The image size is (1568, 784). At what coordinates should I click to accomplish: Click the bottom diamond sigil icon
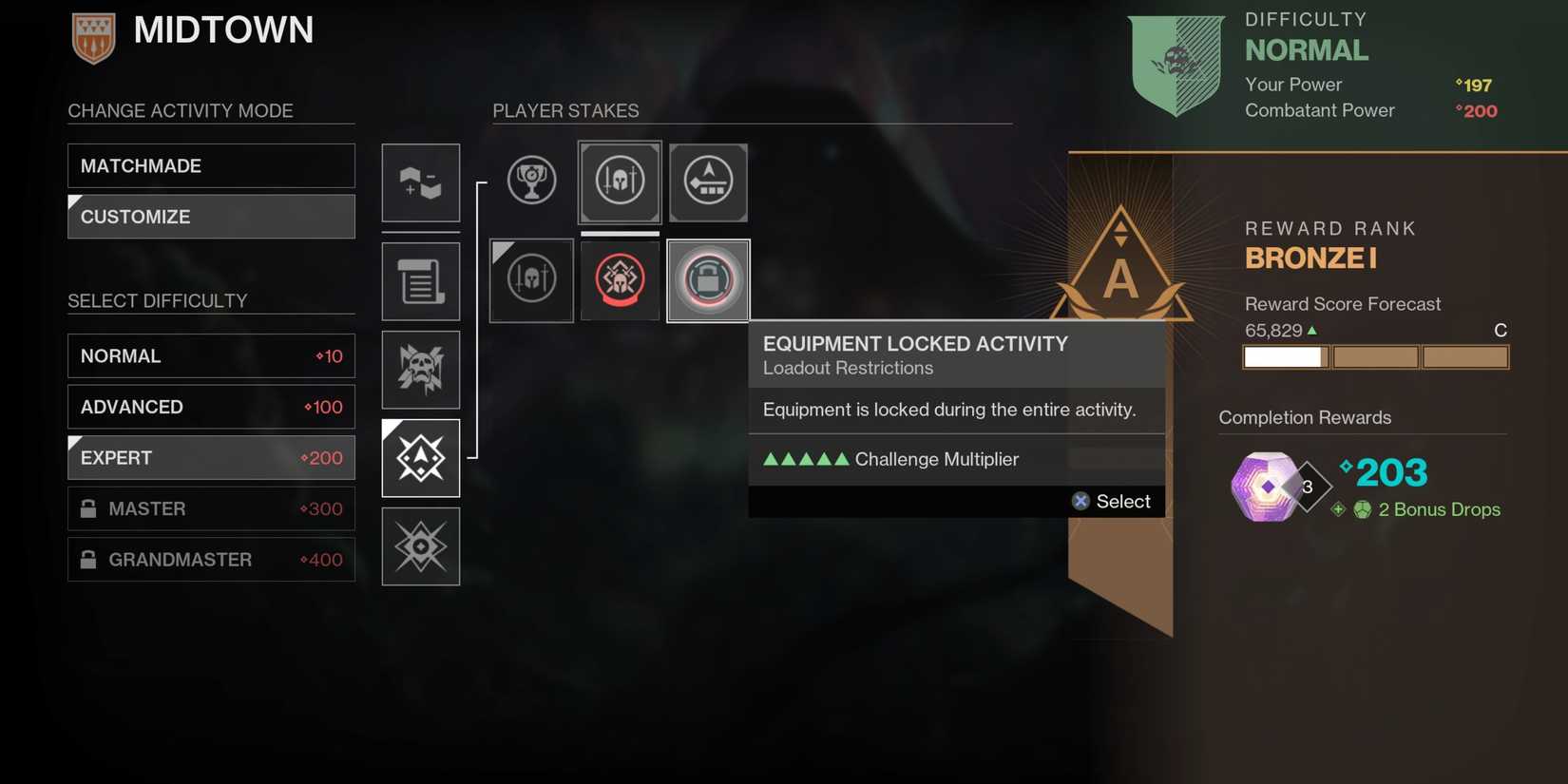tap(420, 545)
